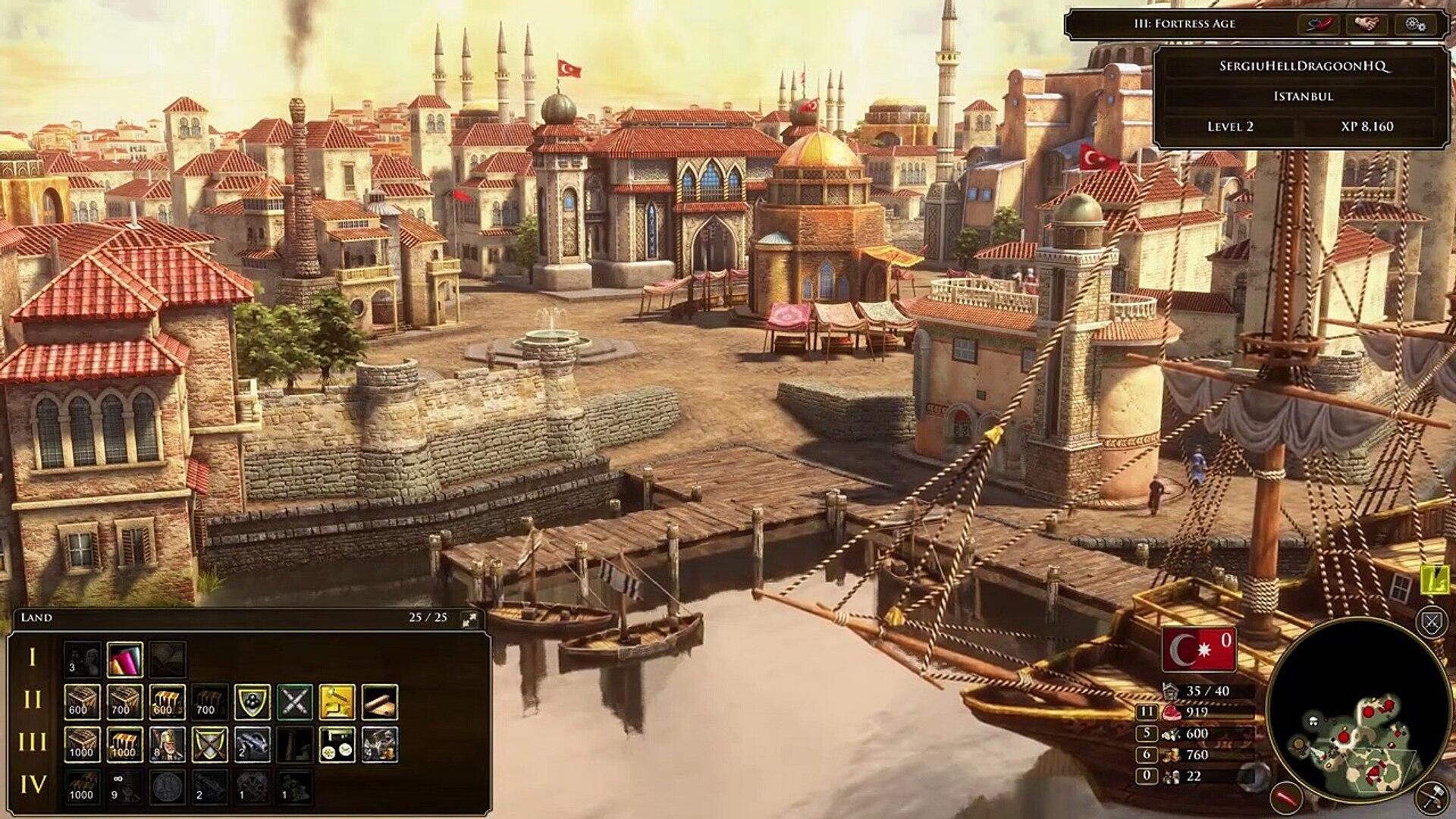1456x819 pixels.
Task: Click the Ottoman flag home city button
Action: coord(1198,650)
